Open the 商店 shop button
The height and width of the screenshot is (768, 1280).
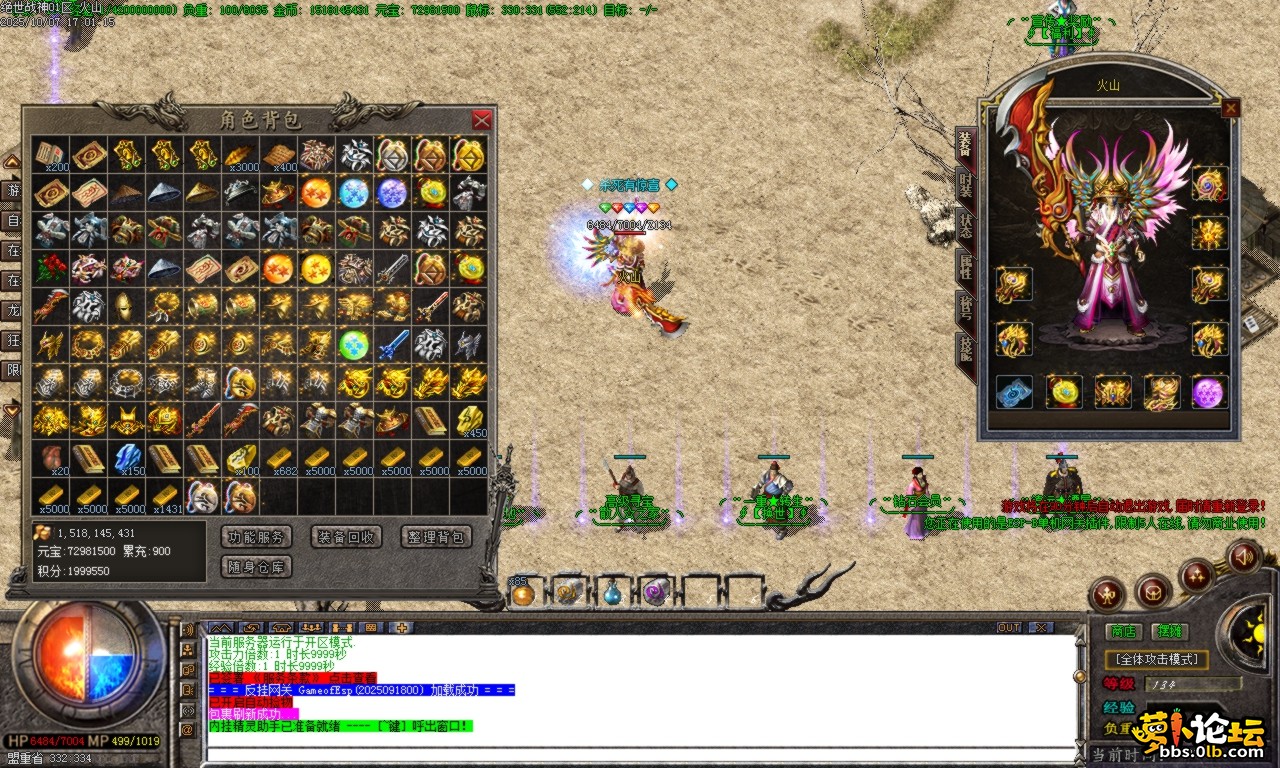pos(1124,631)
